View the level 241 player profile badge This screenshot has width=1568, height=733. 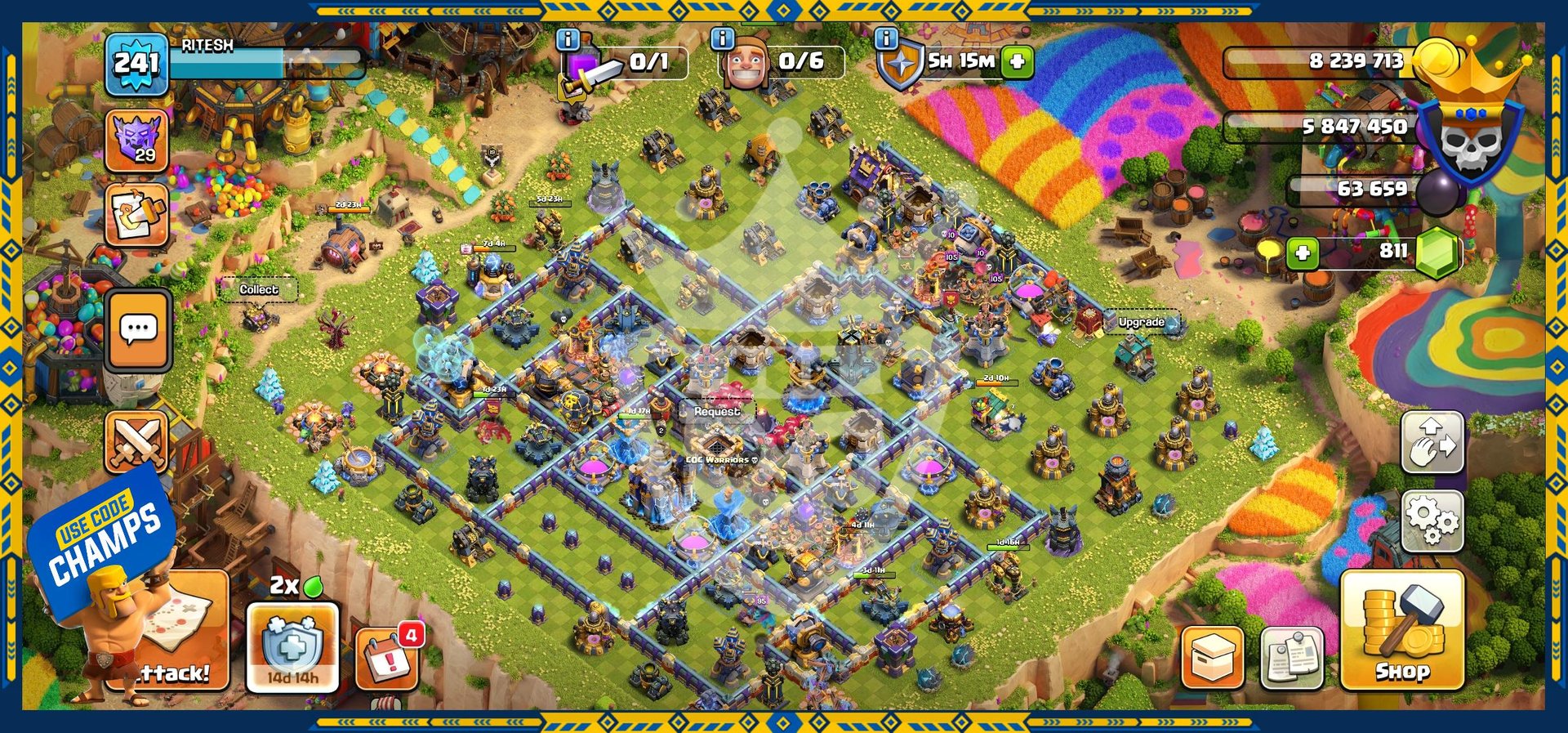136,64
